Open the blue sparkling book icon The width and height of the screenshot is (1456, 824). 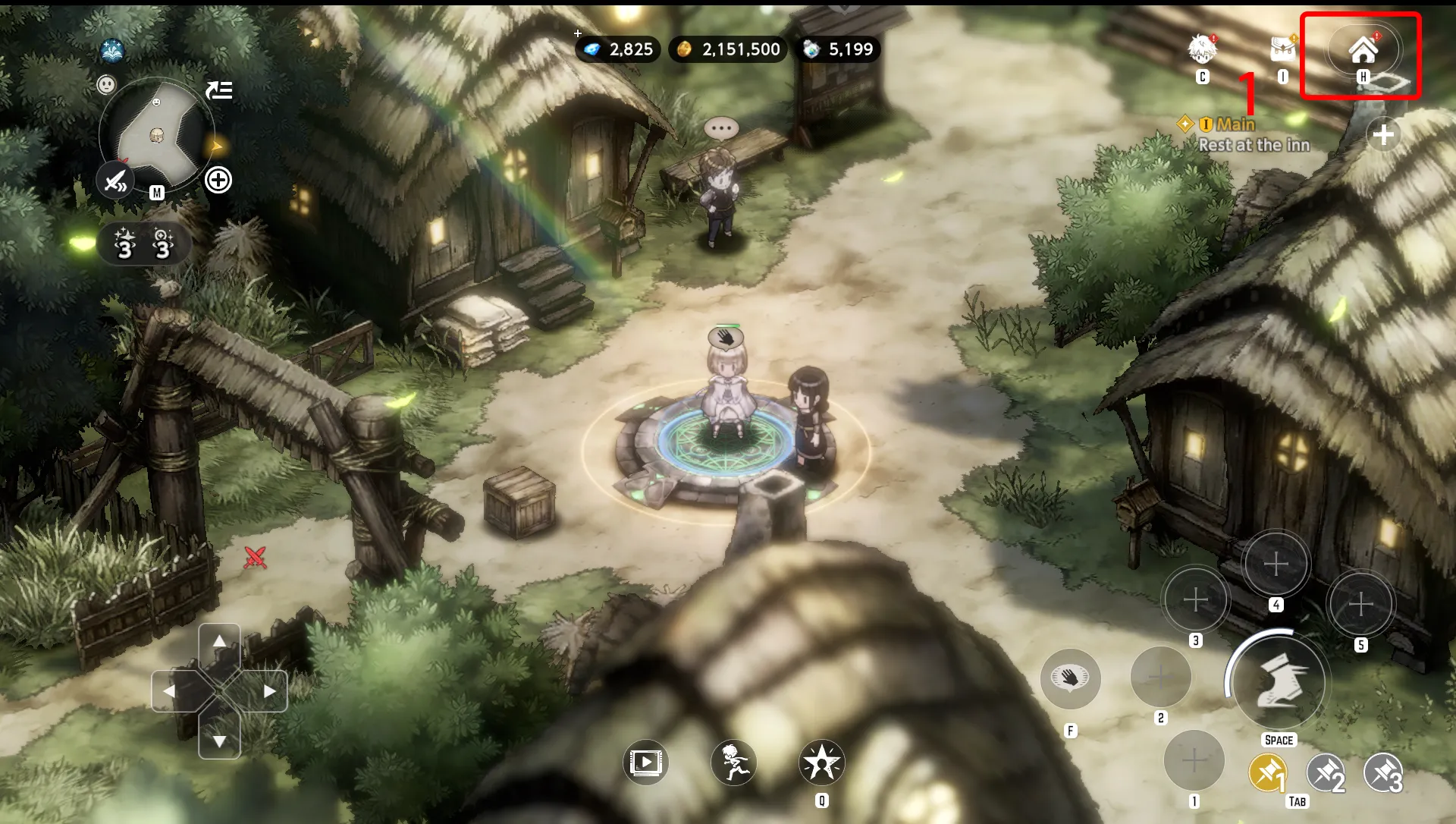pyautogui.click(x=112, y=51)
